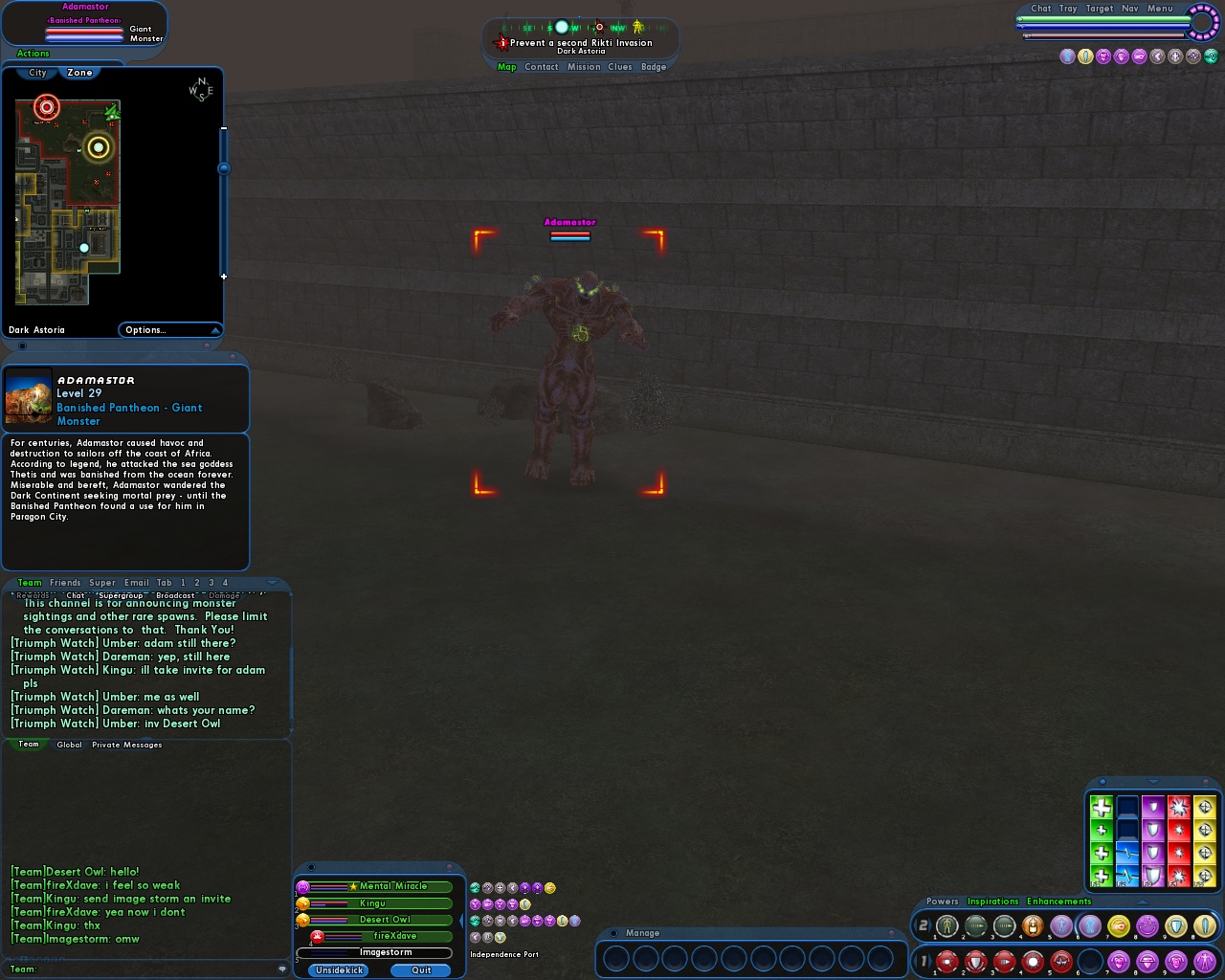Activate the power in slot 1 of tray 1
The image size is (1225, 980).
[947, 961]
